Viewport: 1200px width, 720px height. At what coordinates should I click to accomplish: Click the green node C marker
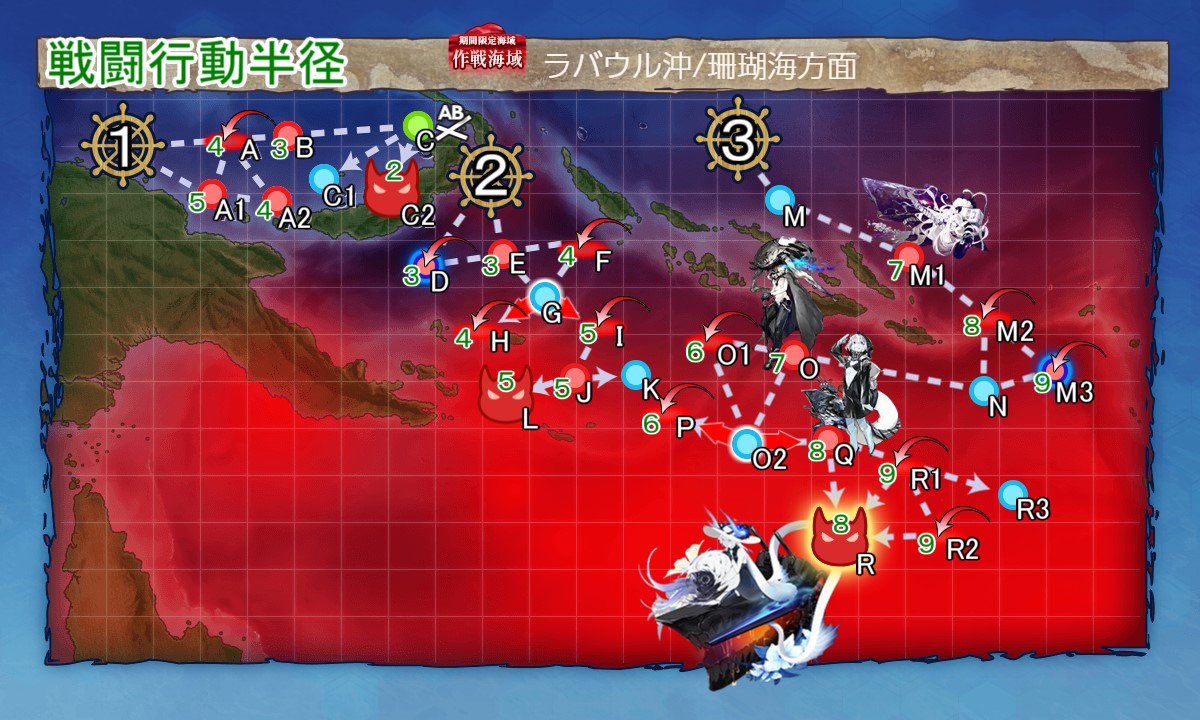tap(419, 125)
